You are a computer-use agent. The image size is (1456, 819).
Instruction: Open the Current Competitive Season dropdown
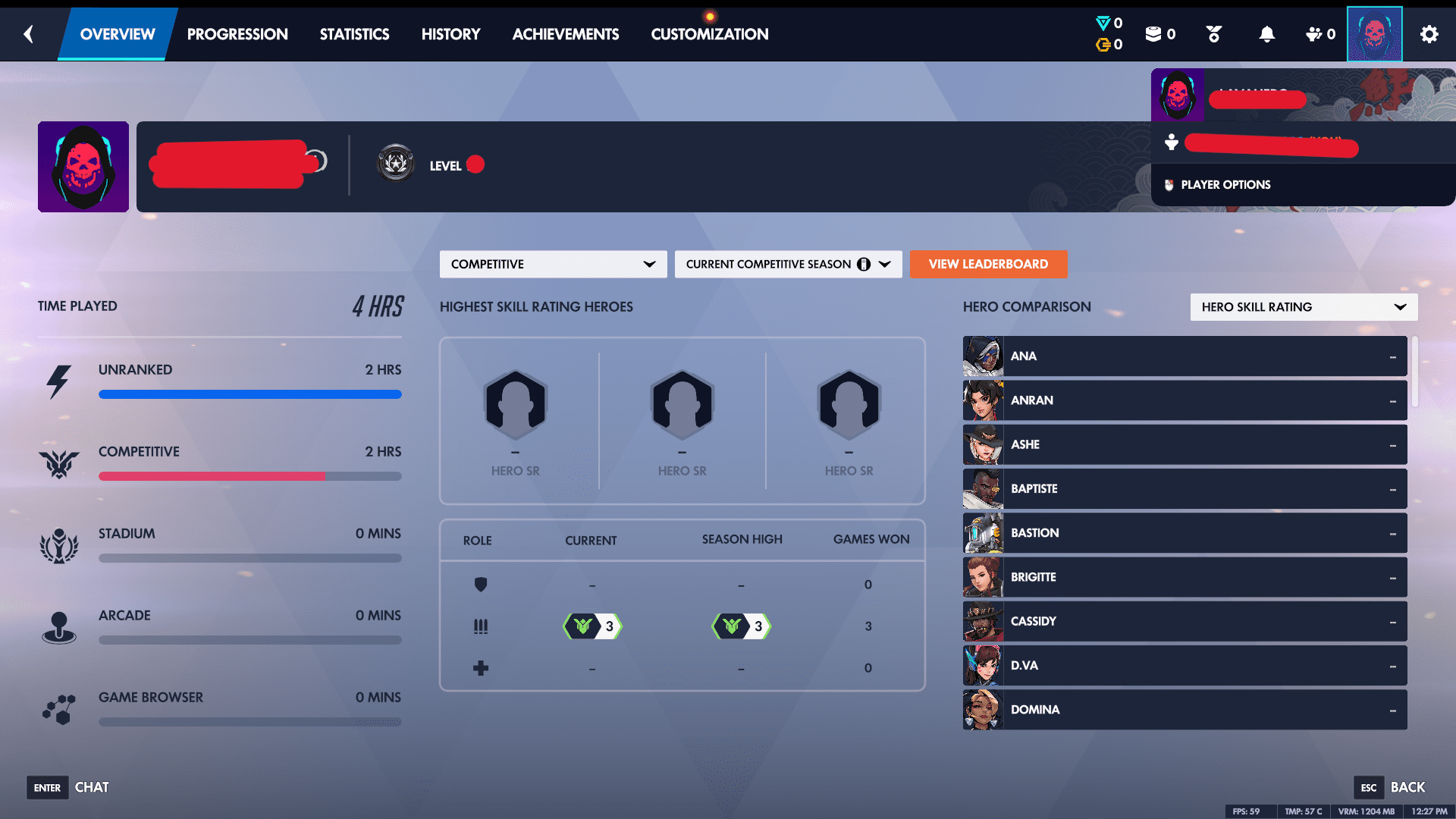(x=788, y=264)
